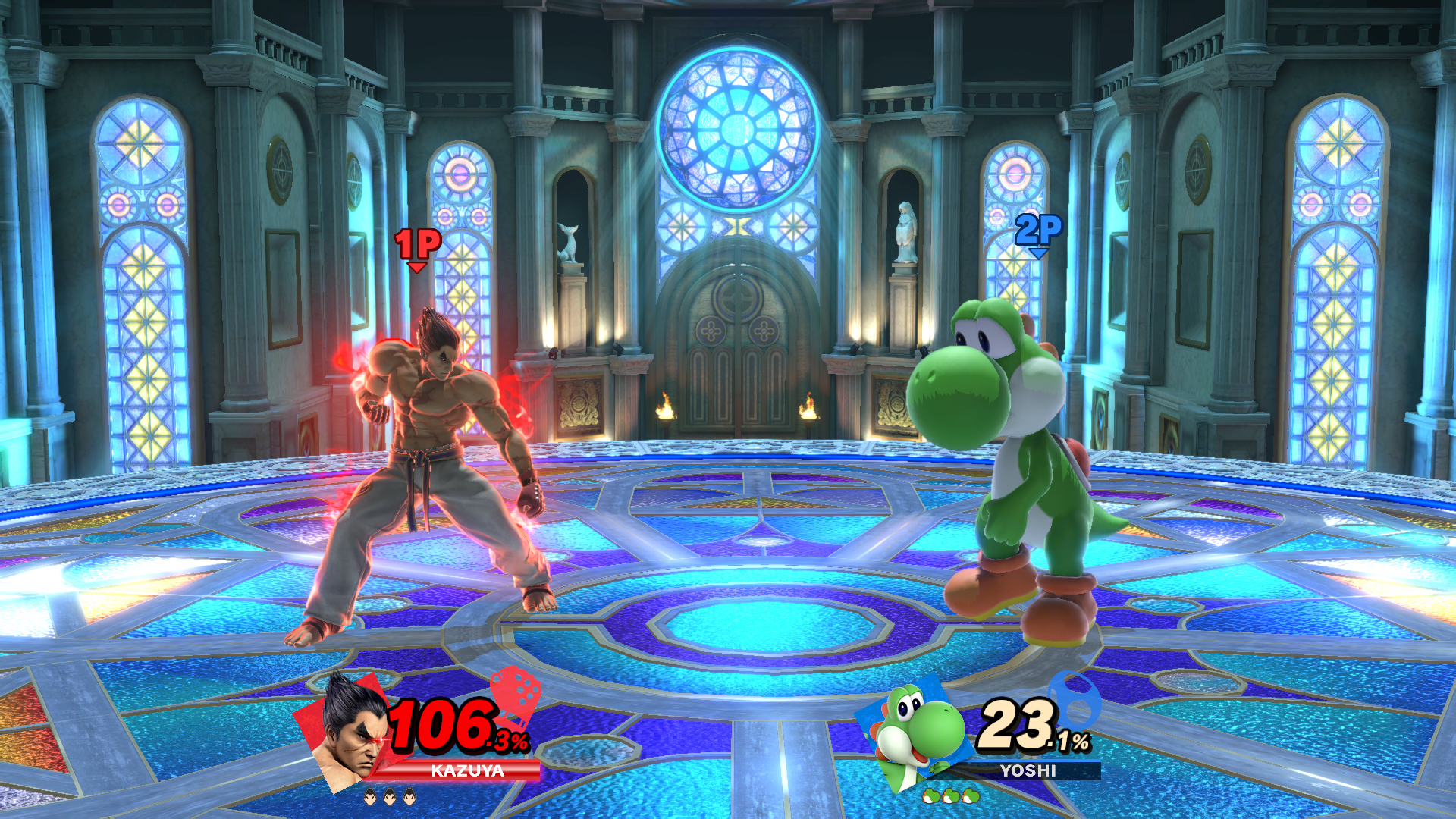The width and height of the screenshot is (1456, 819).
Task: Select the red 1P player marker
Action: click(417, 246)
